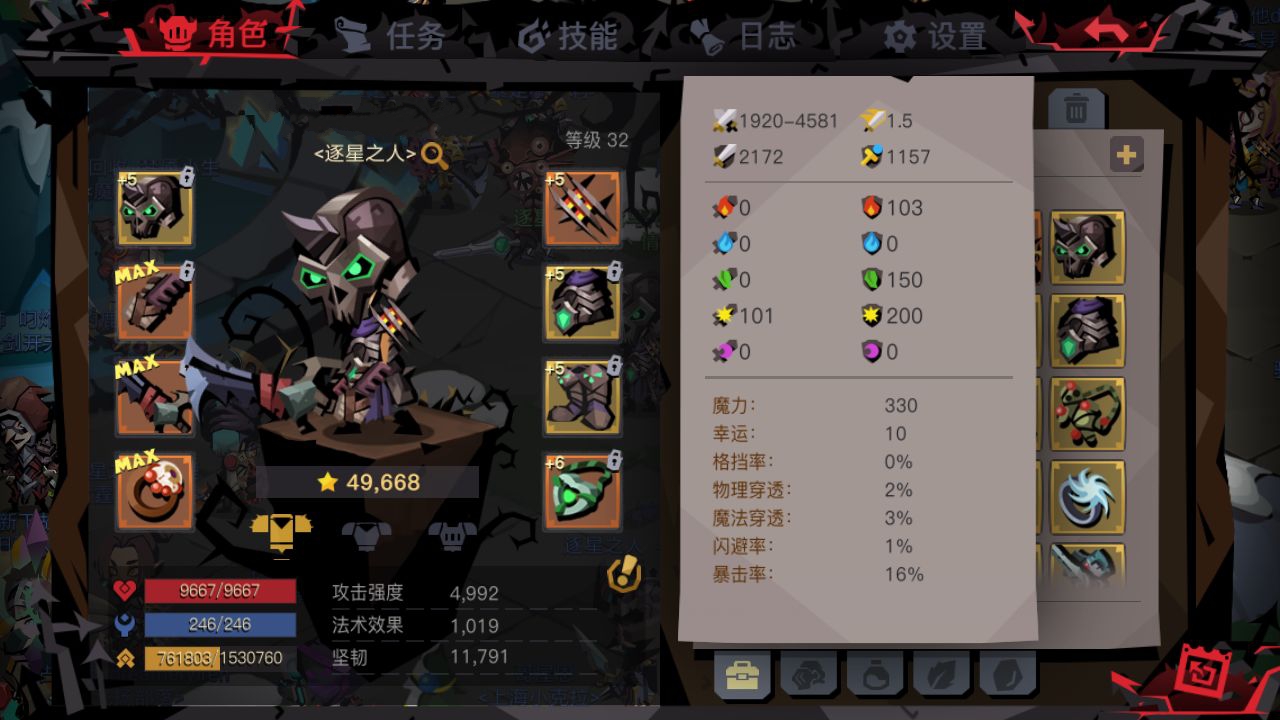Image resolution: width=1280 pixels, height=720 pixels.
Task: Toggle the lock on the +6 amulet slot
Action: (613, 460)
